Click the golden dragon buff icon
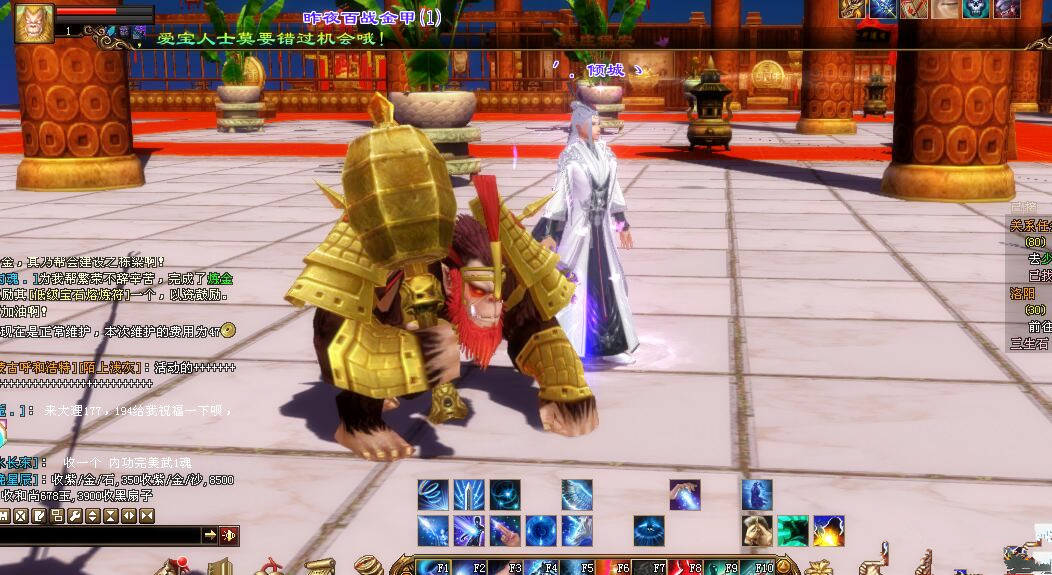 point(853,9)
